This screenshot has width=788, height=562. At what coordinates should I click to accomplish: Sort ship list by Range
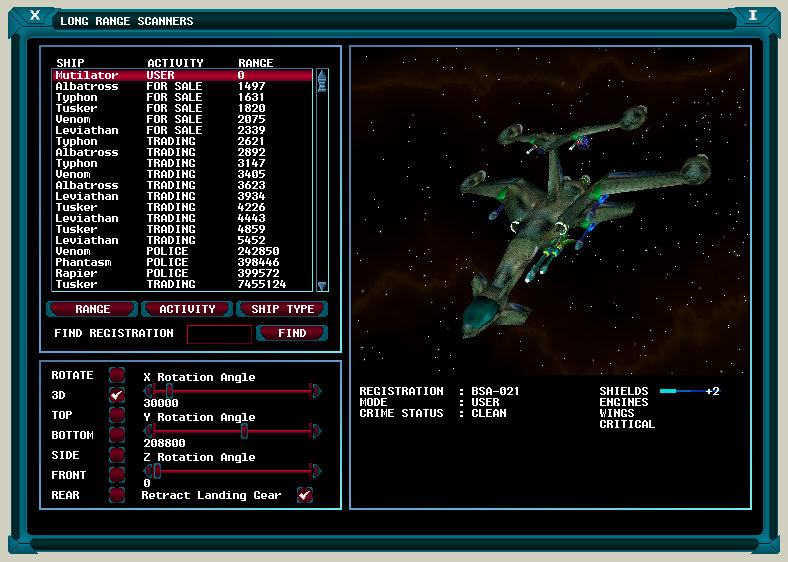pyautogui.click(x=92, y=309)
